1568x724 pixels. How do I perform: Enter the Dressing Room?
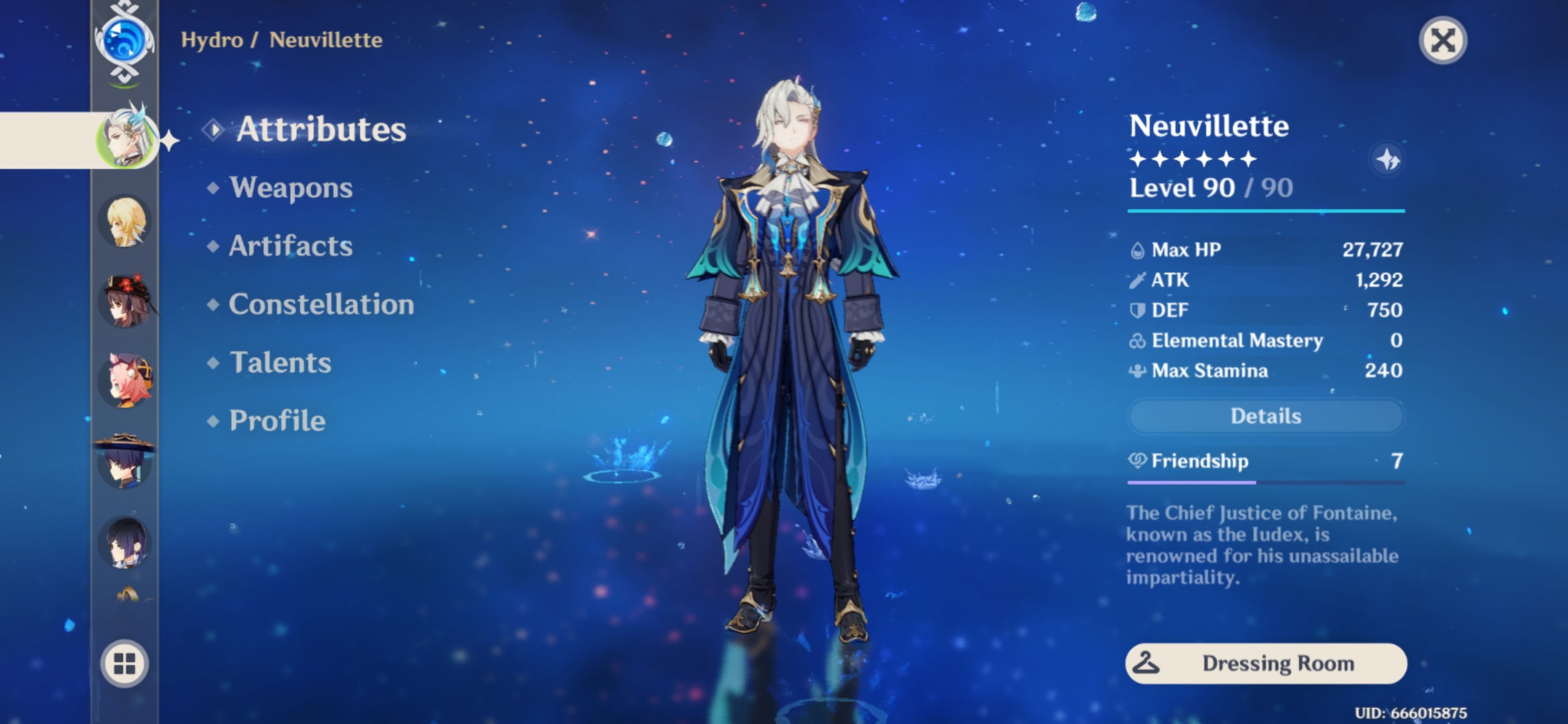1265,663
